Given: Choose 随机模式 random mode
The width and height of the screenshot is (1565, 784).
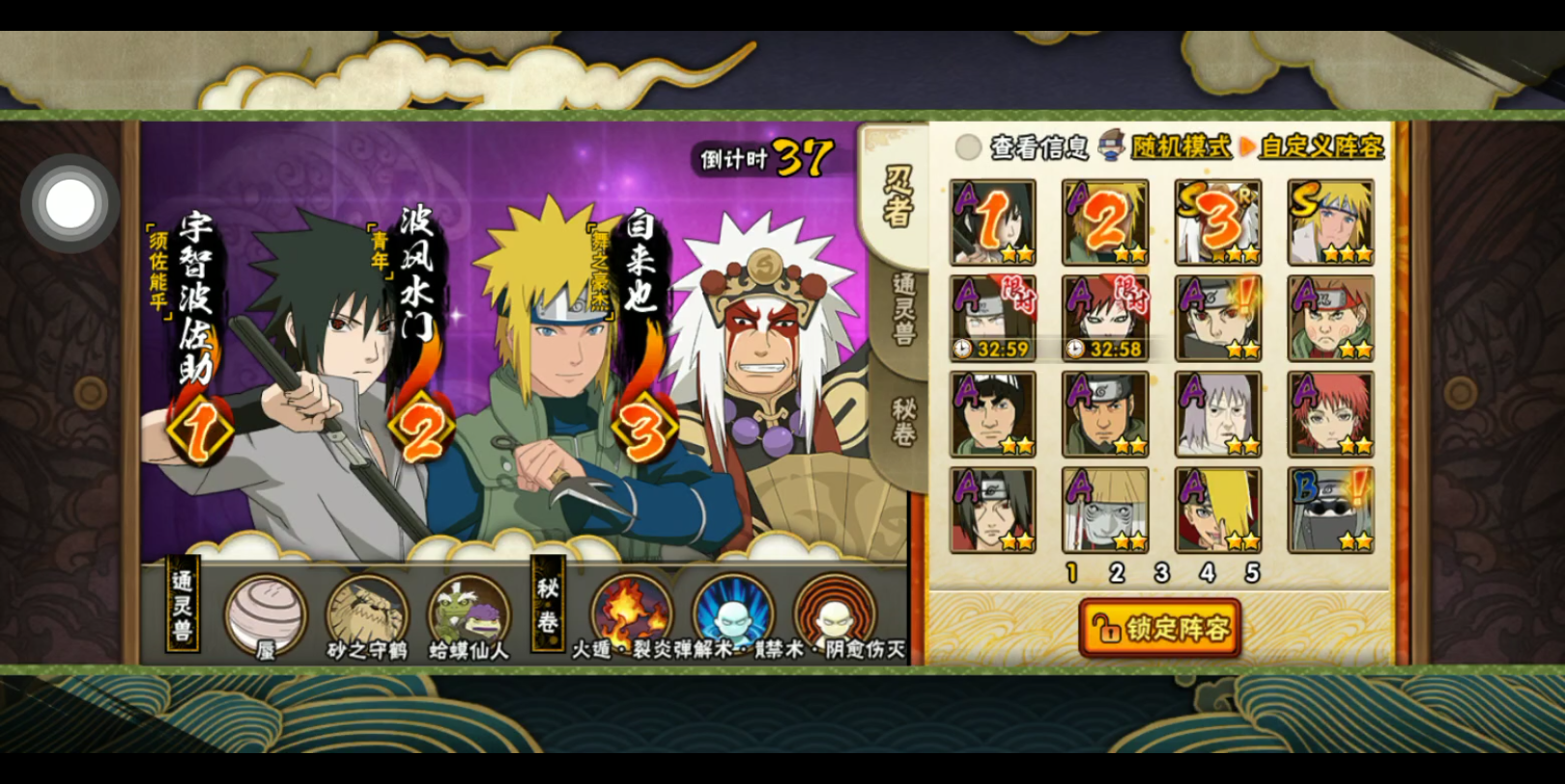Looking at the screenshot, I should pos(1181,147).
